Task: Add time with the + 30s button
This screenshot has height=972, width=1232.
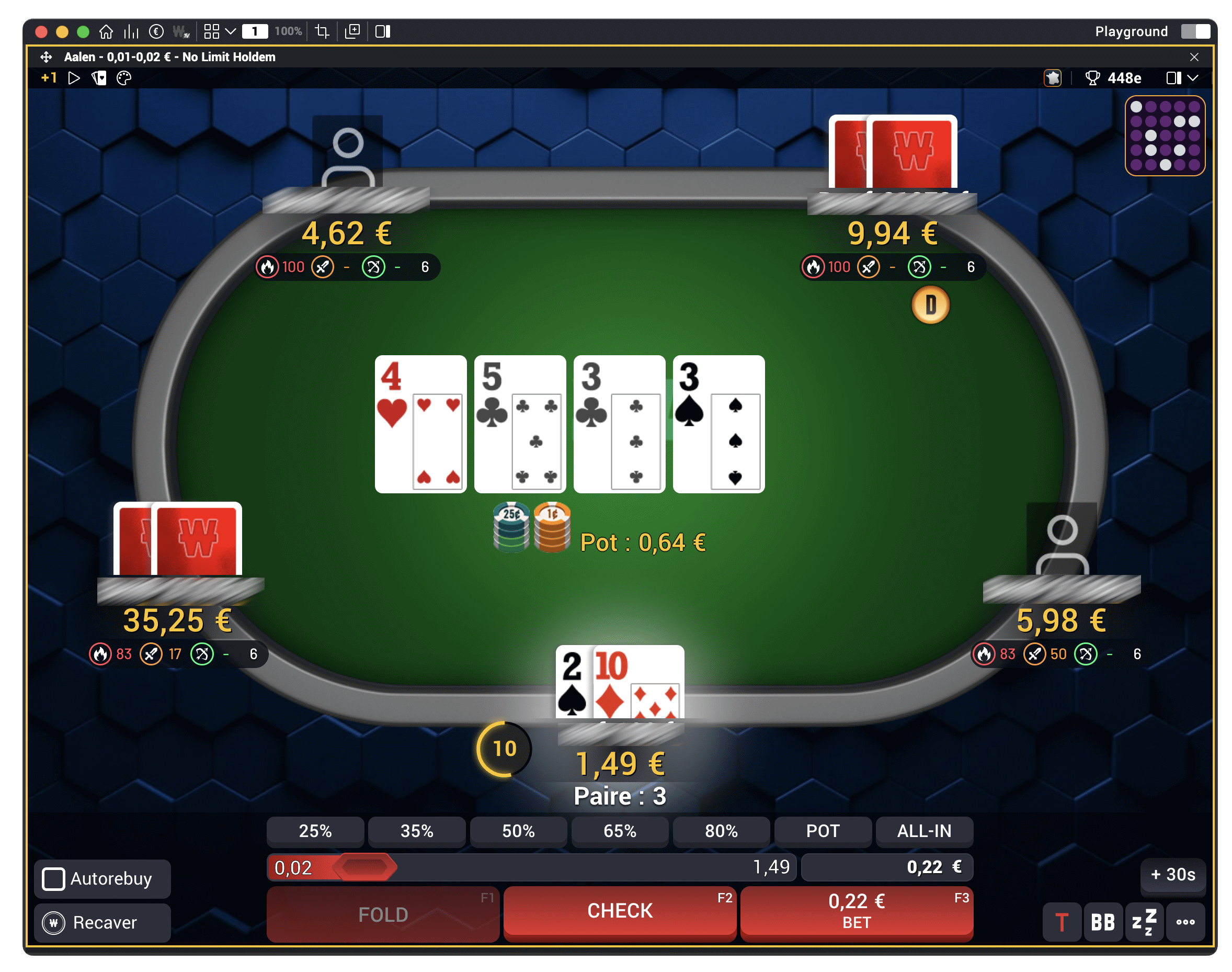Action: [x=1172, y=874]
